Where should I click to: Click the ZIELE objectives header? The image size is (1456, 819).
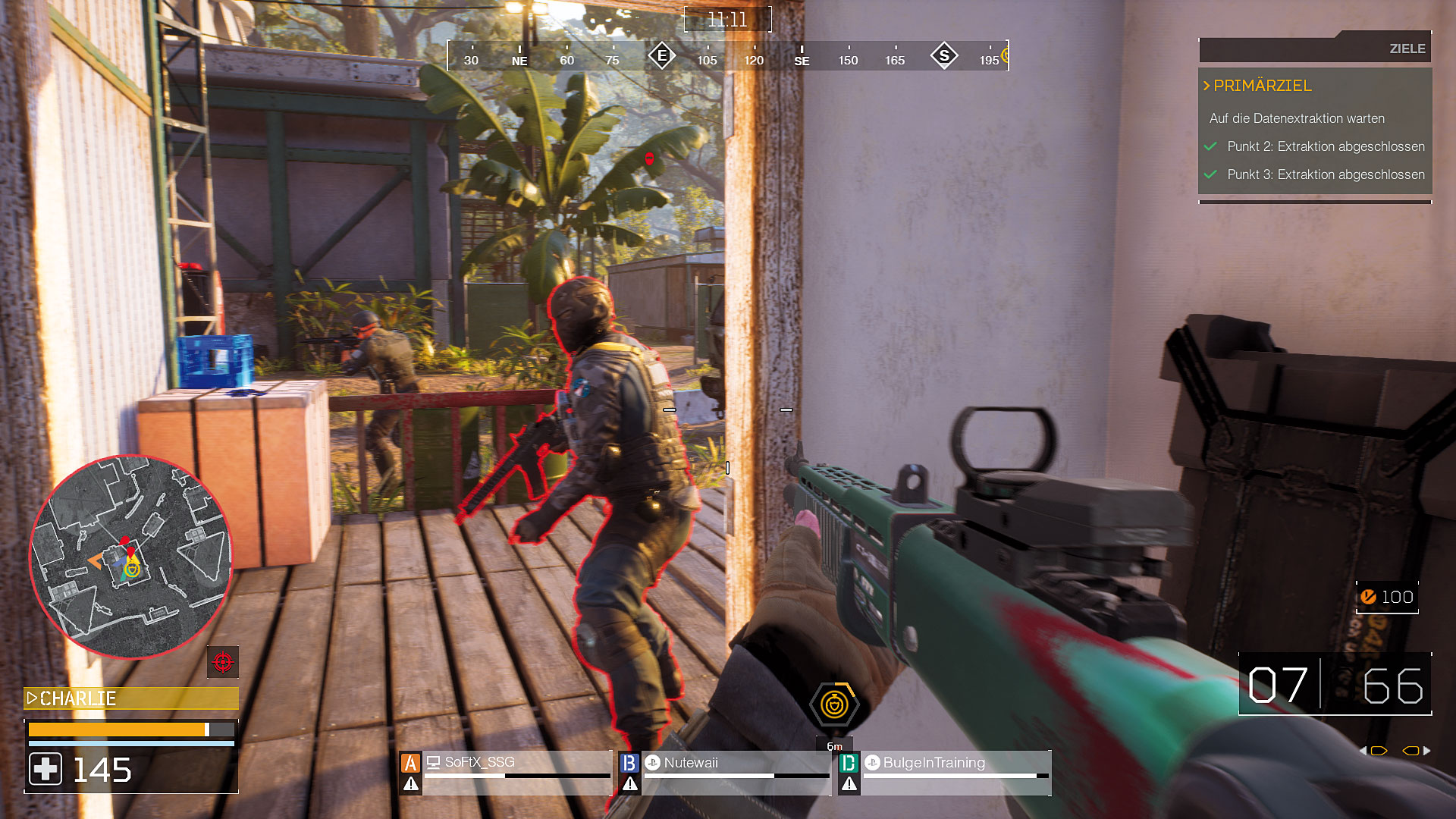pyautogui.click(x=1407, y=49)
